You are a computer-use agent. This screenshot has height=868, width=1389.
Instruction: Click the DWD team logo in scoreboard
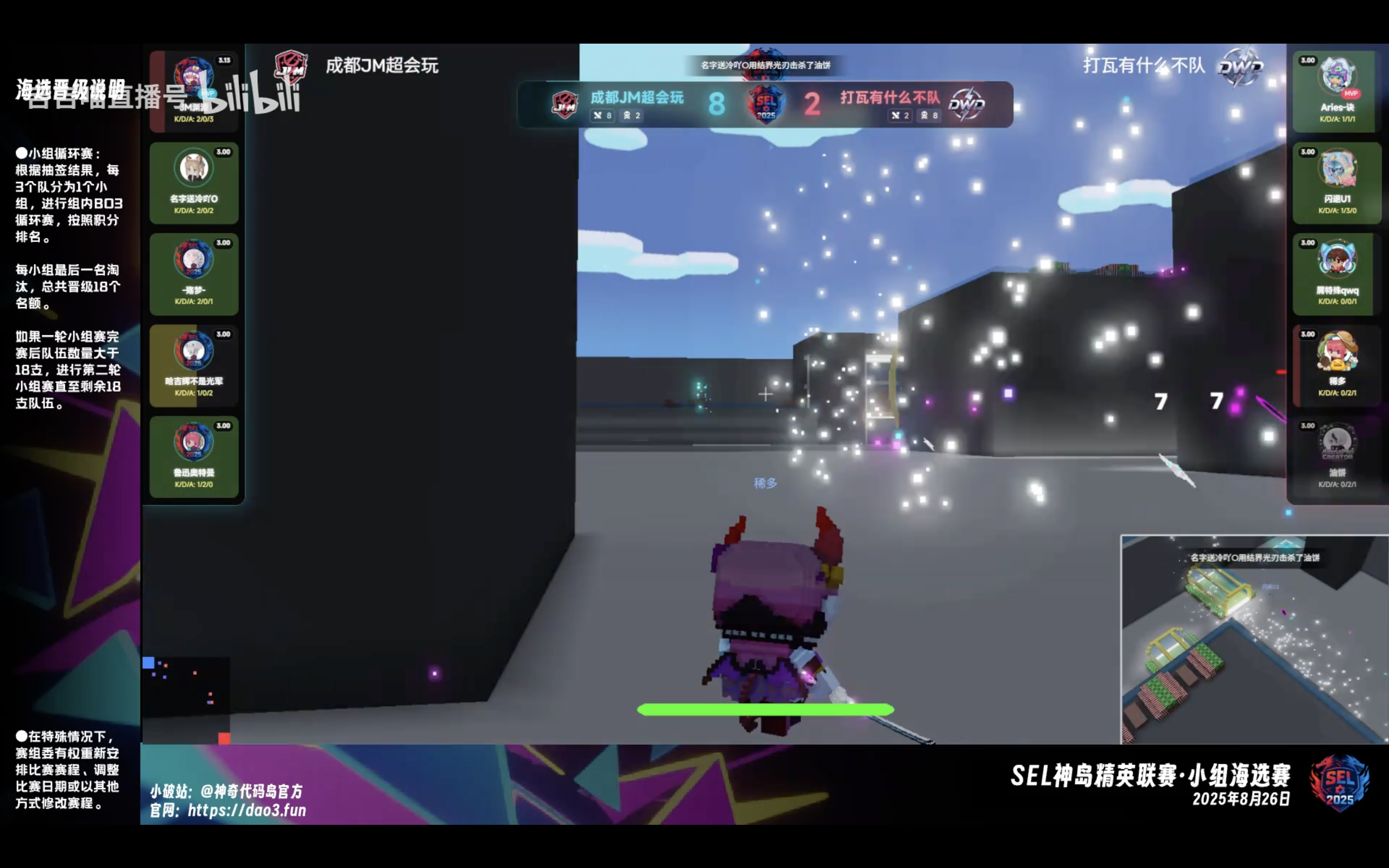tap(966, 104)
